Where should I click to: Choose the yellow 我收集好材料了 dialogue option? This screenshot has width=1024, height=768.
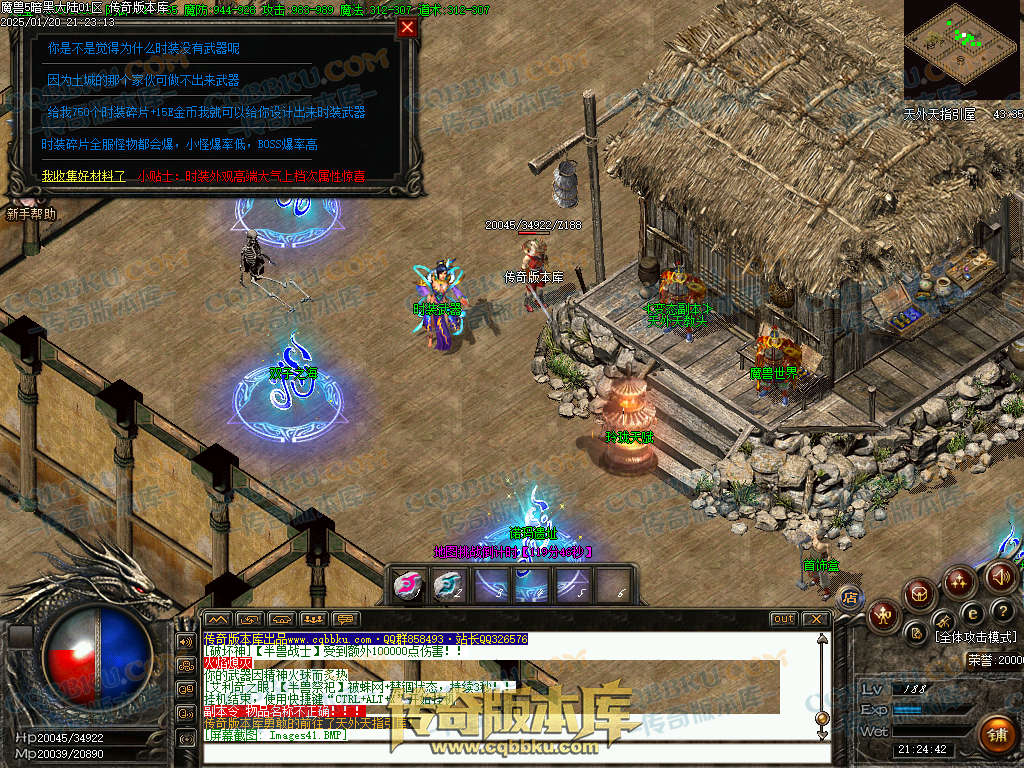pos(84,176)
